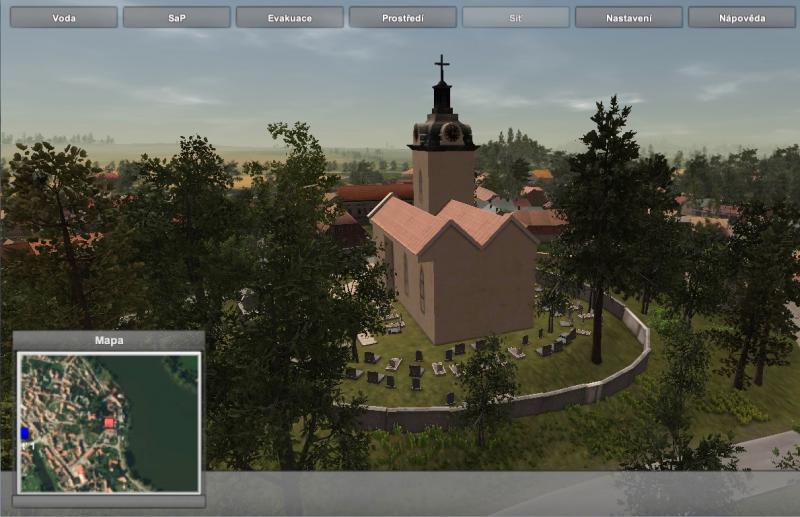Click the Síť menu button
The width and height of the screenshot is (800, 517).
(516, 18)
